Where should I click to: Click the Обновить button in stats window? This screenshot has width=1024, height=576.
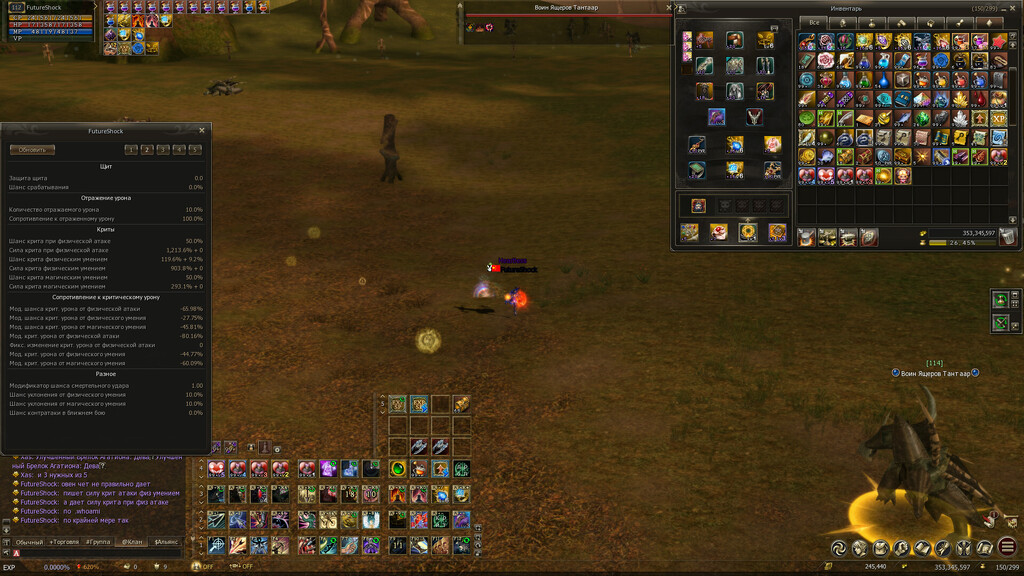32,150
